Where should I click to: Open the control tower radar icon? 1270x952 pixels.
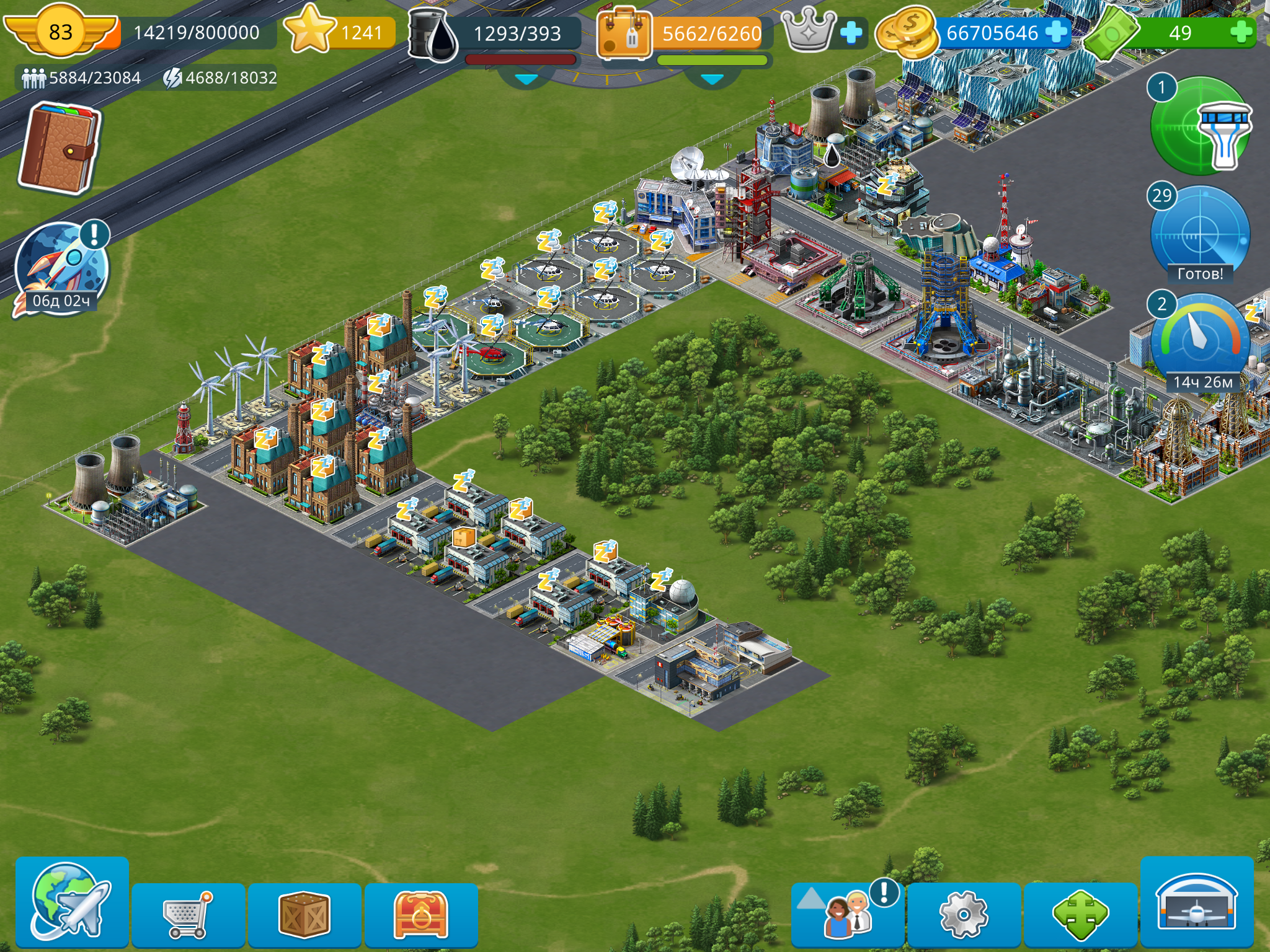click(1201, 126)
